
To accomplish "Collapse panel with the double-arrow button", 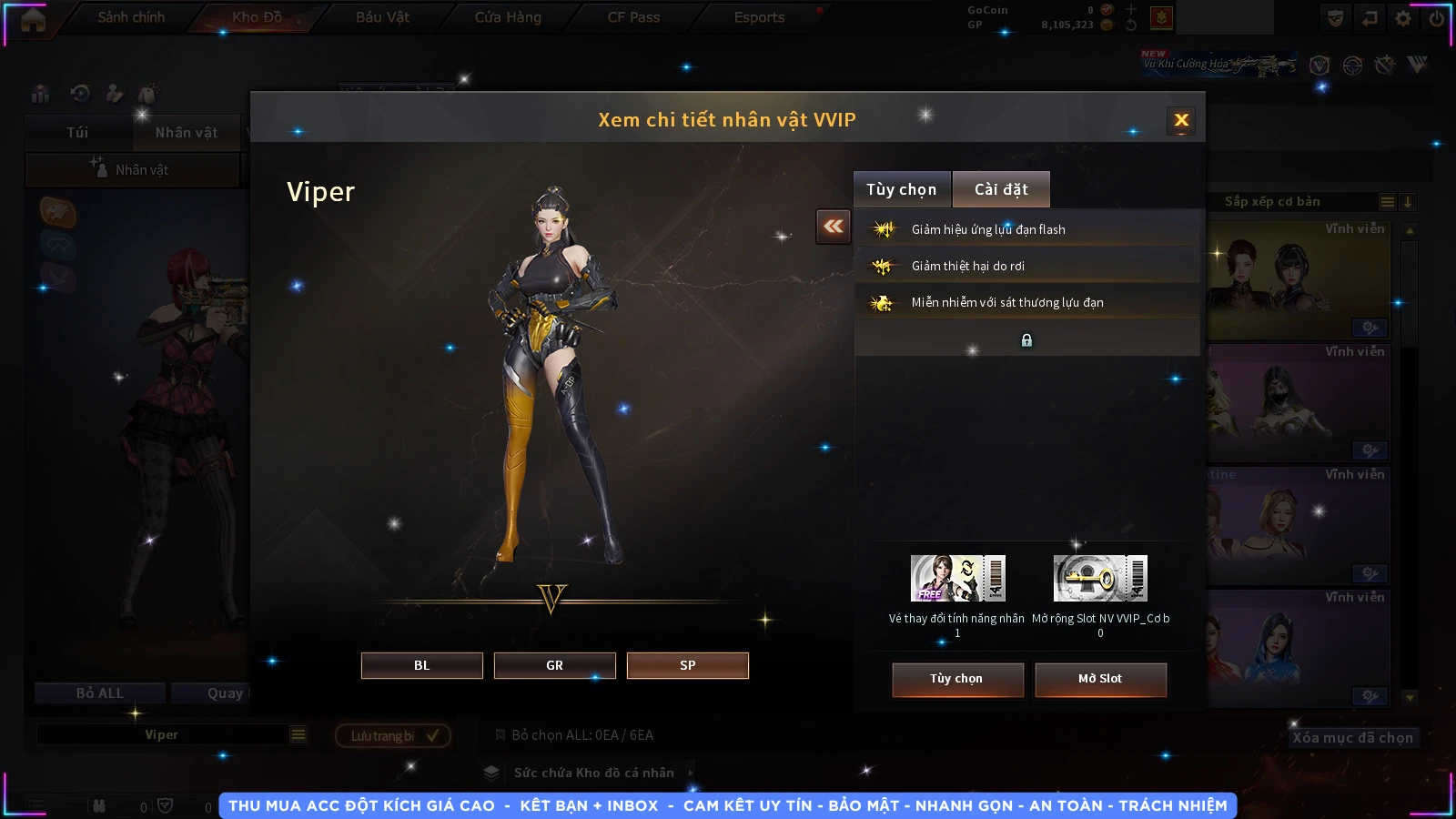I will [834, 227].
